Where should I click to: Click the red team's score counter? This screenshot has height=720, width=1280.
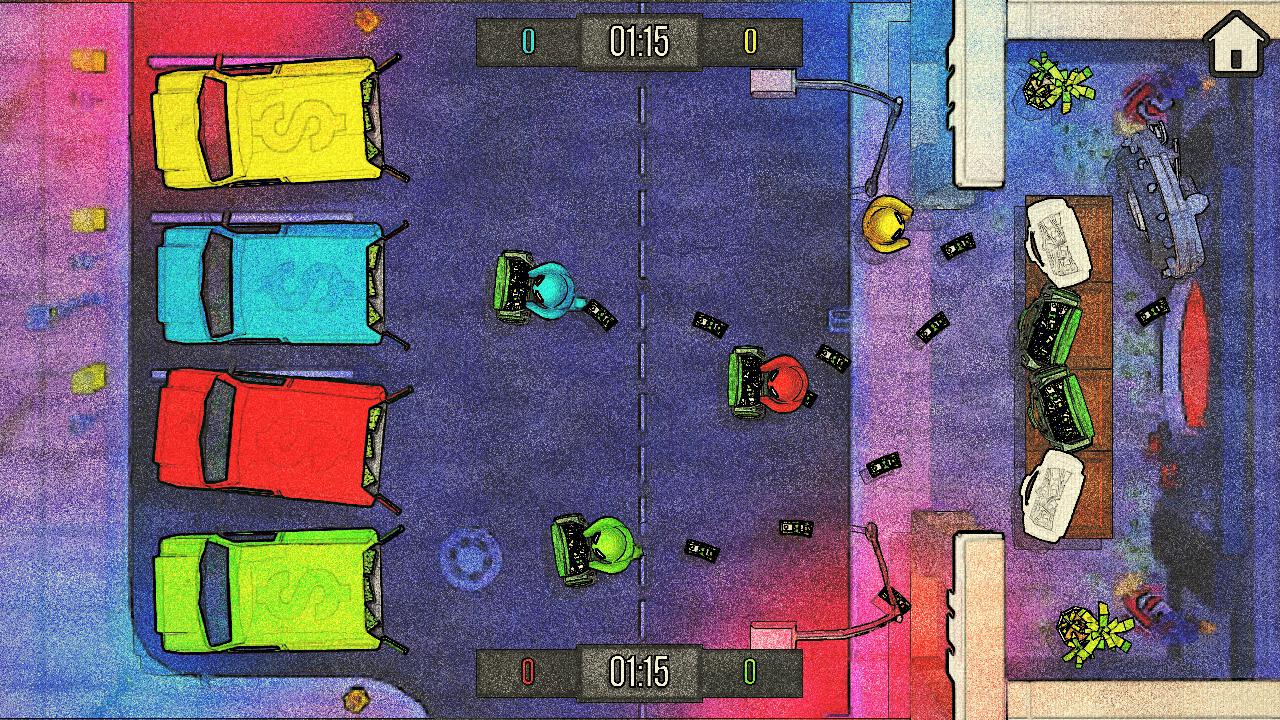click(x=527, y=673)
